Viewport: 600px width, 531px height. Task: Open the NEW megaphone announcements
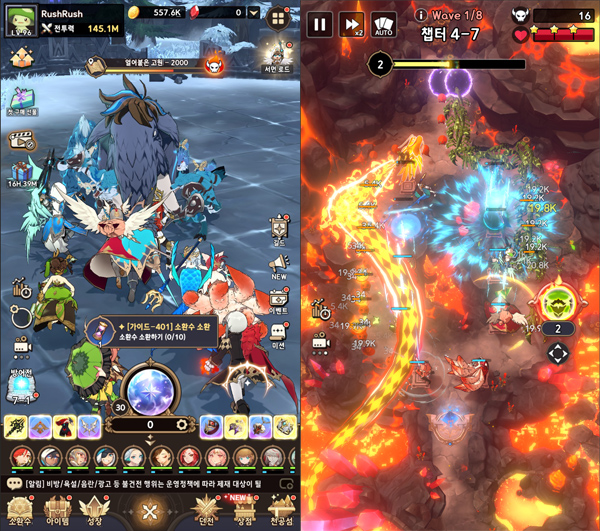279,265
